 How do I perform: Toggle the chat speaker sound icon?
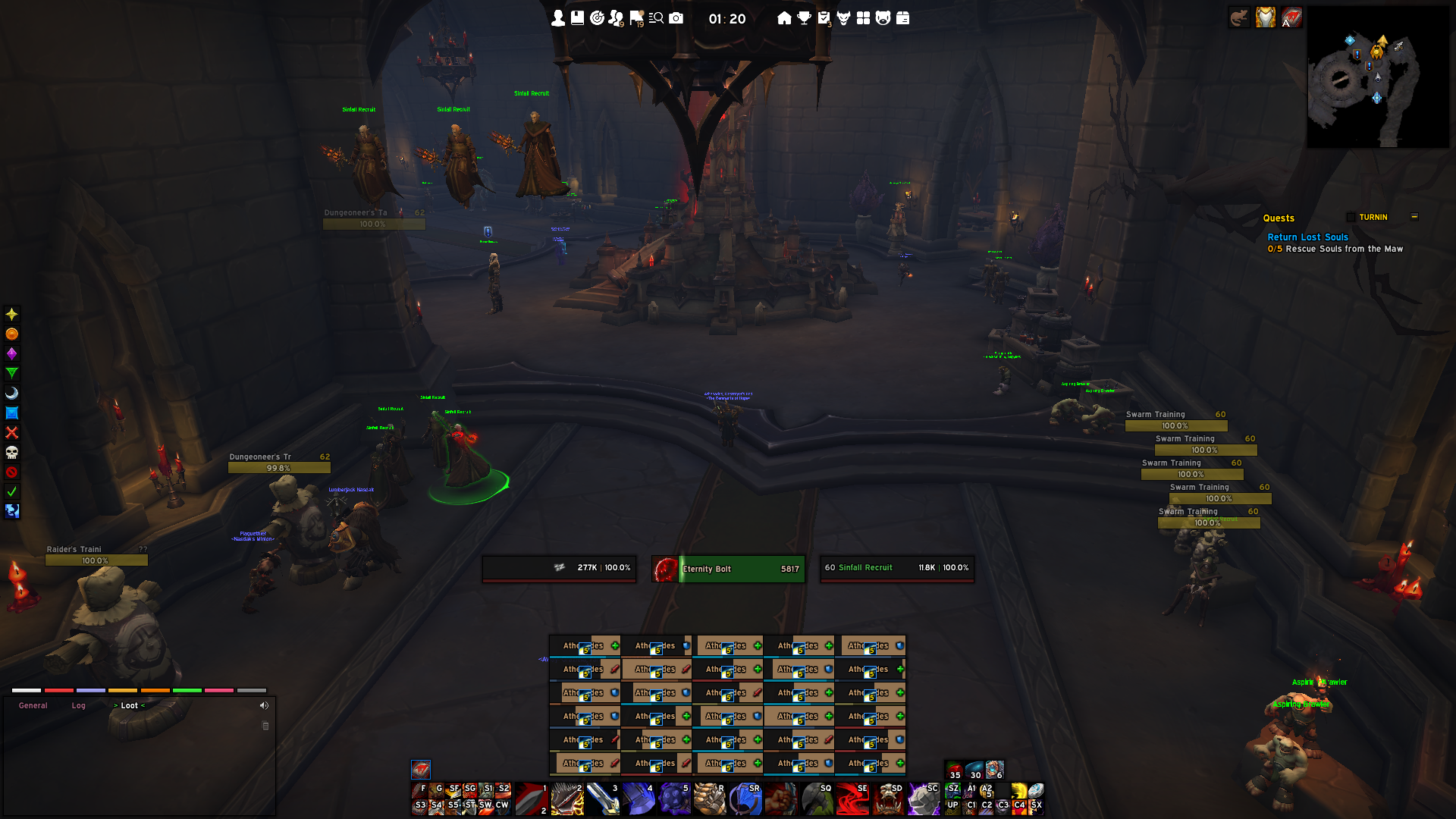(264, 706)
